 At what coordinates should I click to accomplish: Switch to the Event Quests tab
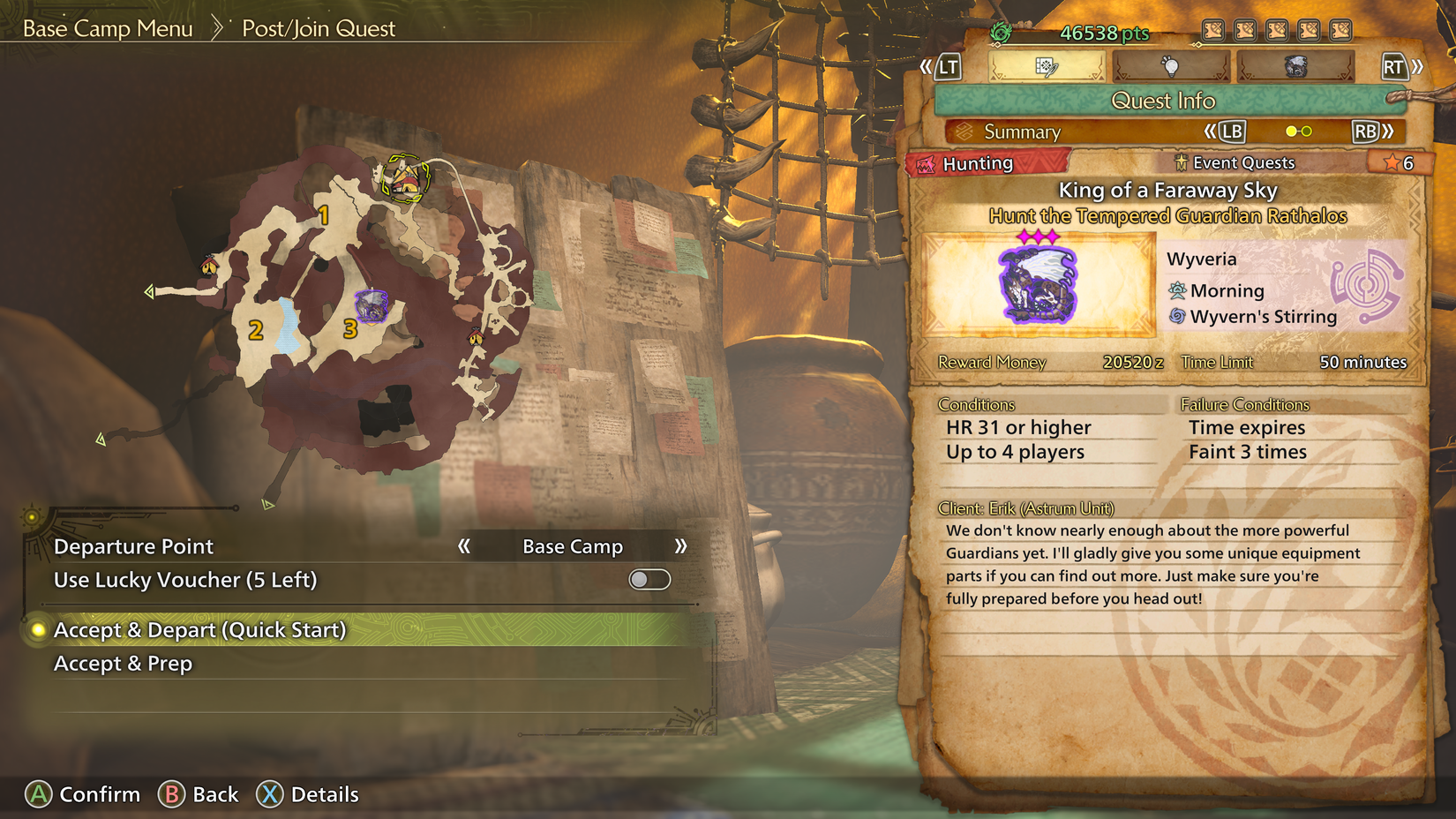click(x=1234, y=162)
